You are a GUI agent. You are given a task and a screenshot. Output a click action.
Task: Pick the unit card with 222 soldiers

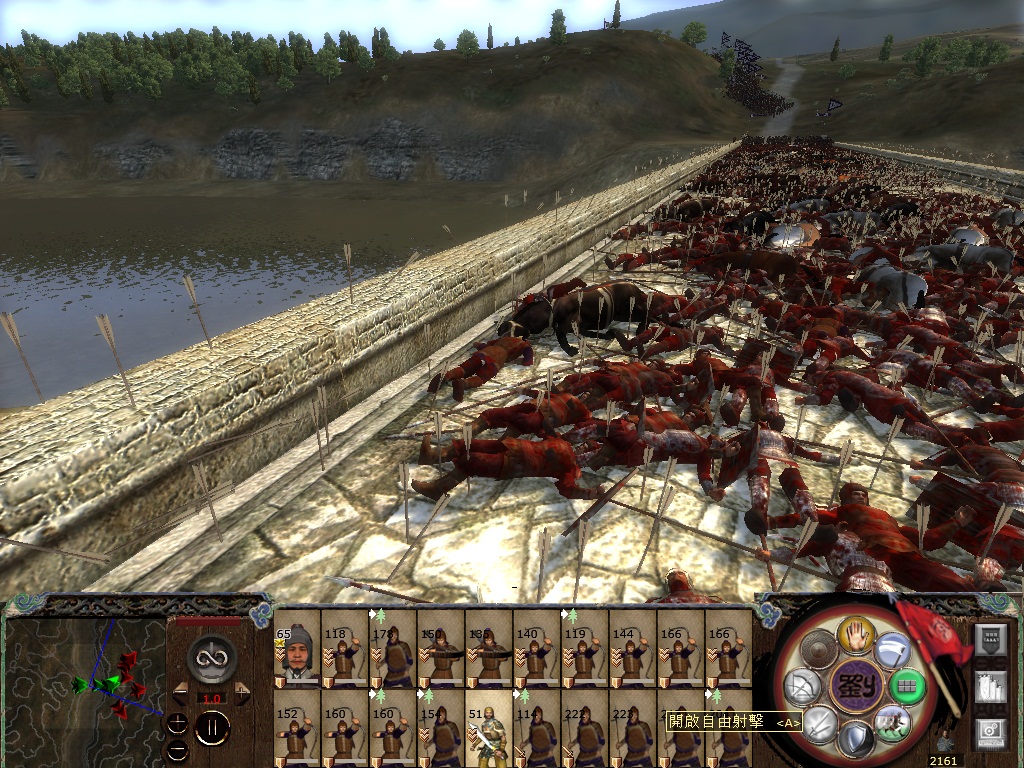585,728
